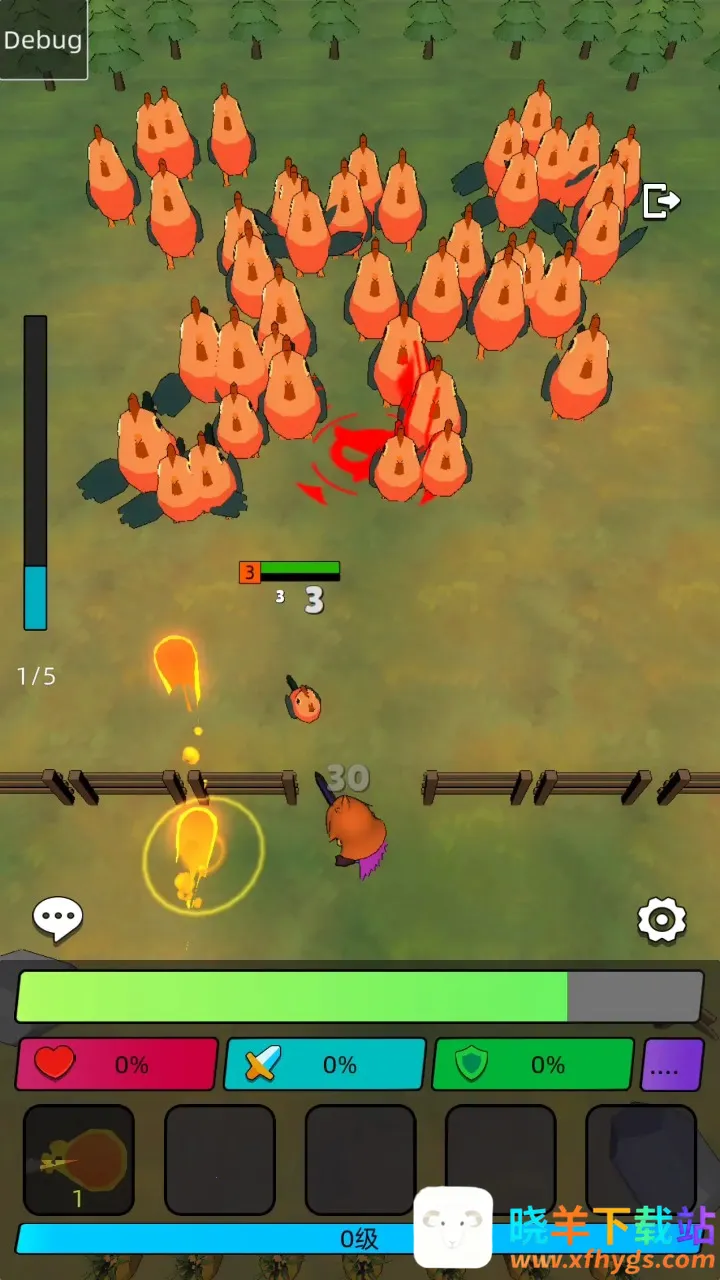Select the heart health stat button

click(117, 1064)
